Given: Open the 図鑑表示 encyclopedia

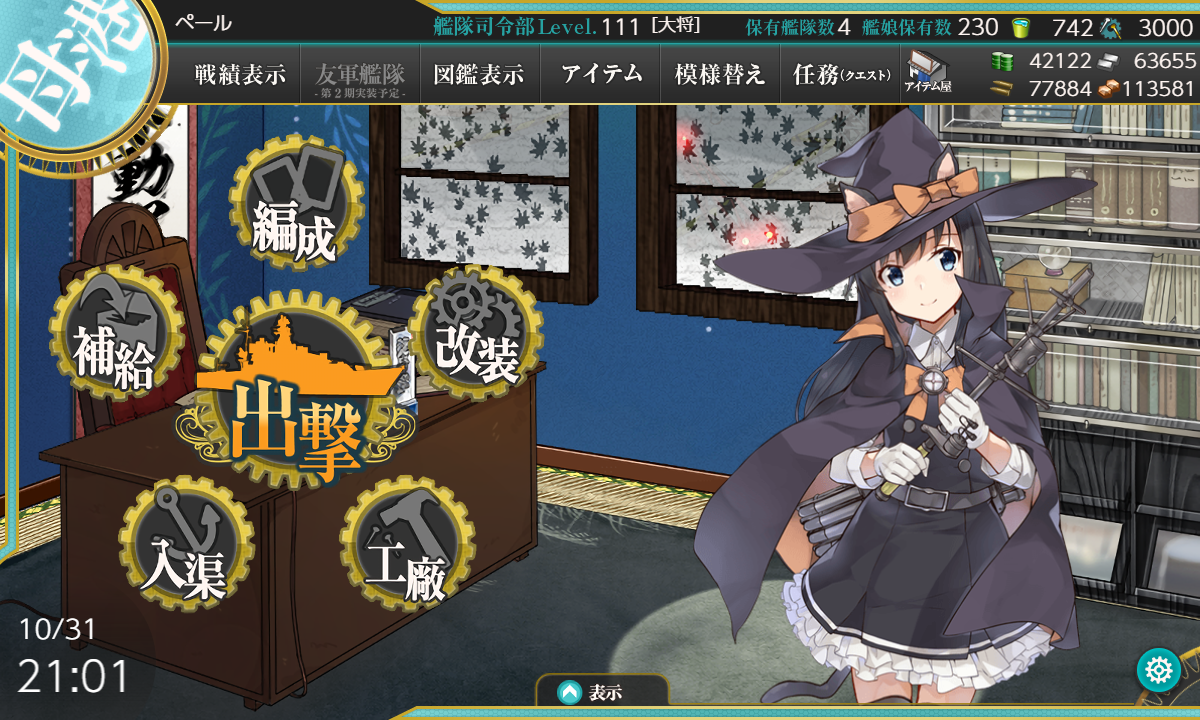Looking at the screenshot, I should click(479, 74).
